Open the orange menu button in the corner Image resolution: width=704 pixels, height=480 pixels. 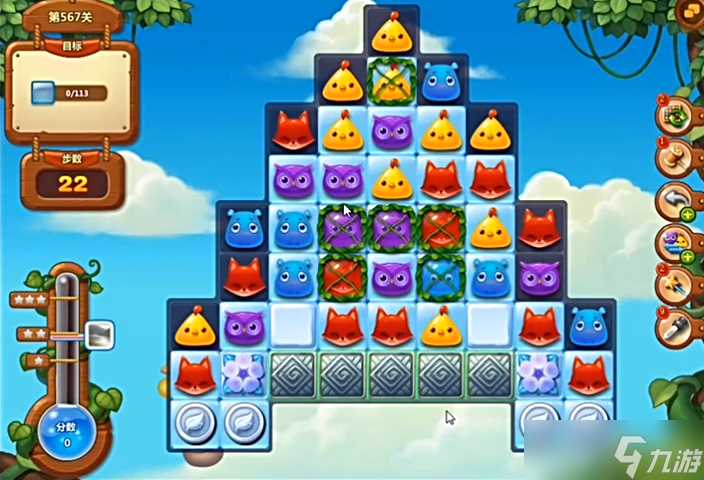click(689, 13)
